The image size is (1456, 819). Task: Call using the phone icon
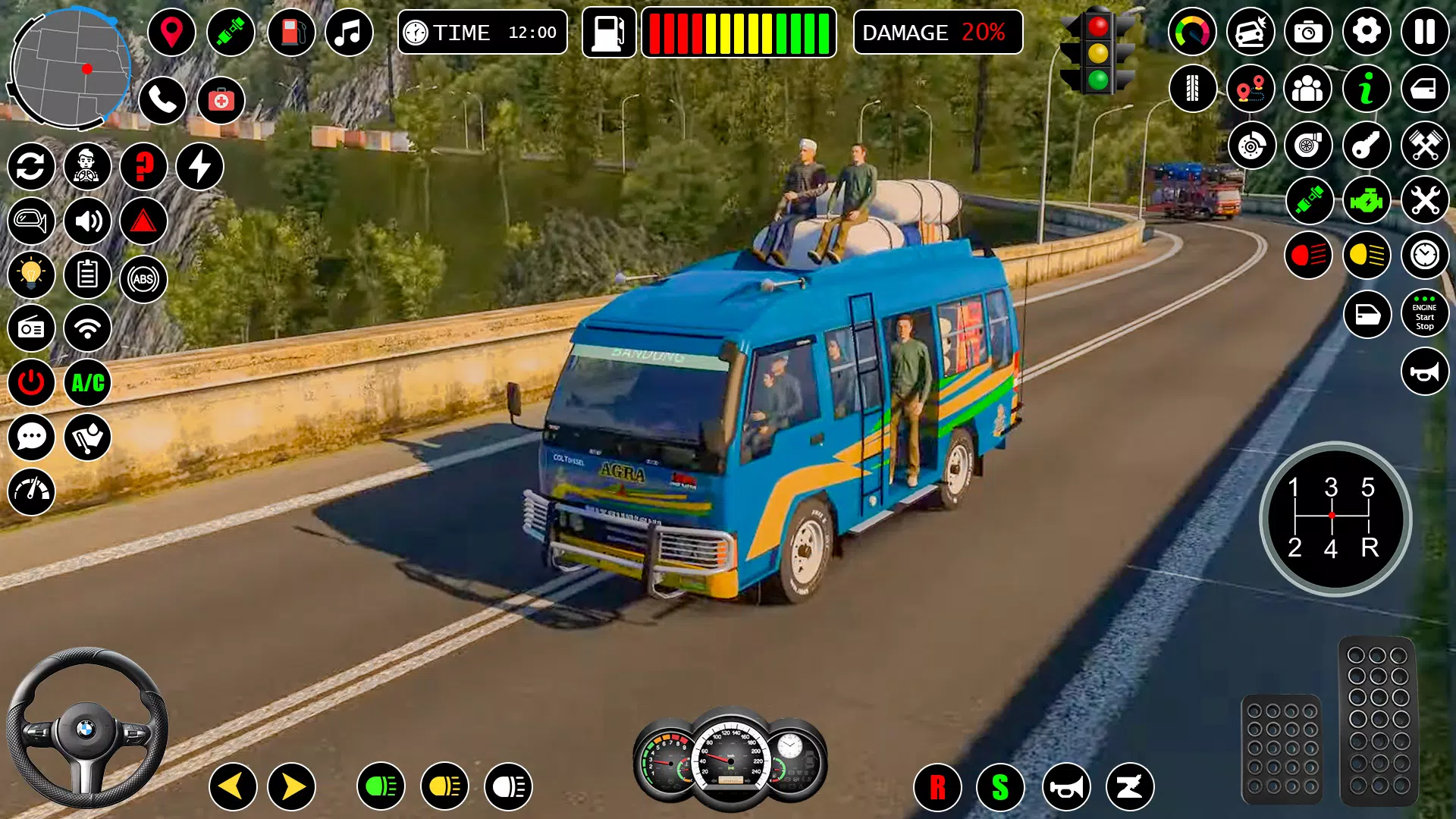tap(162, 99)
